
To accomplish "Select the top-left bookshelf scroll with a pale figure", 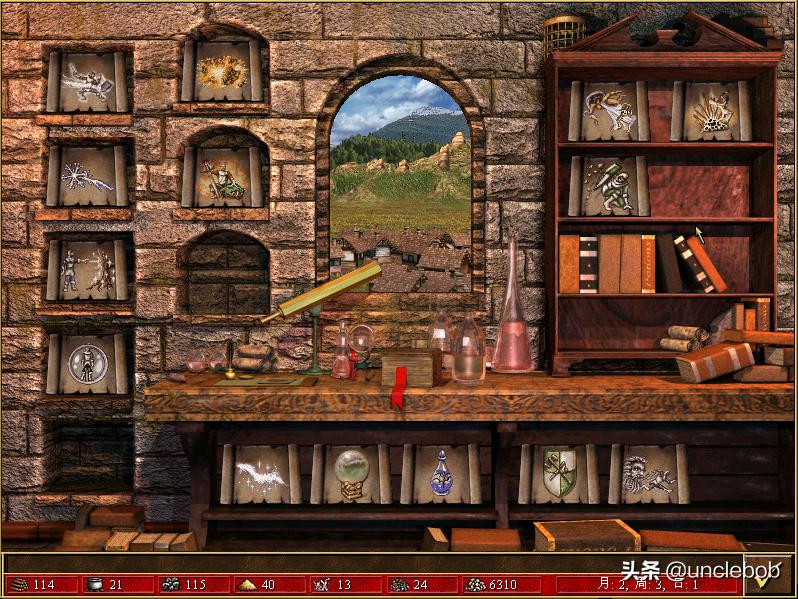I will point(609,110).
